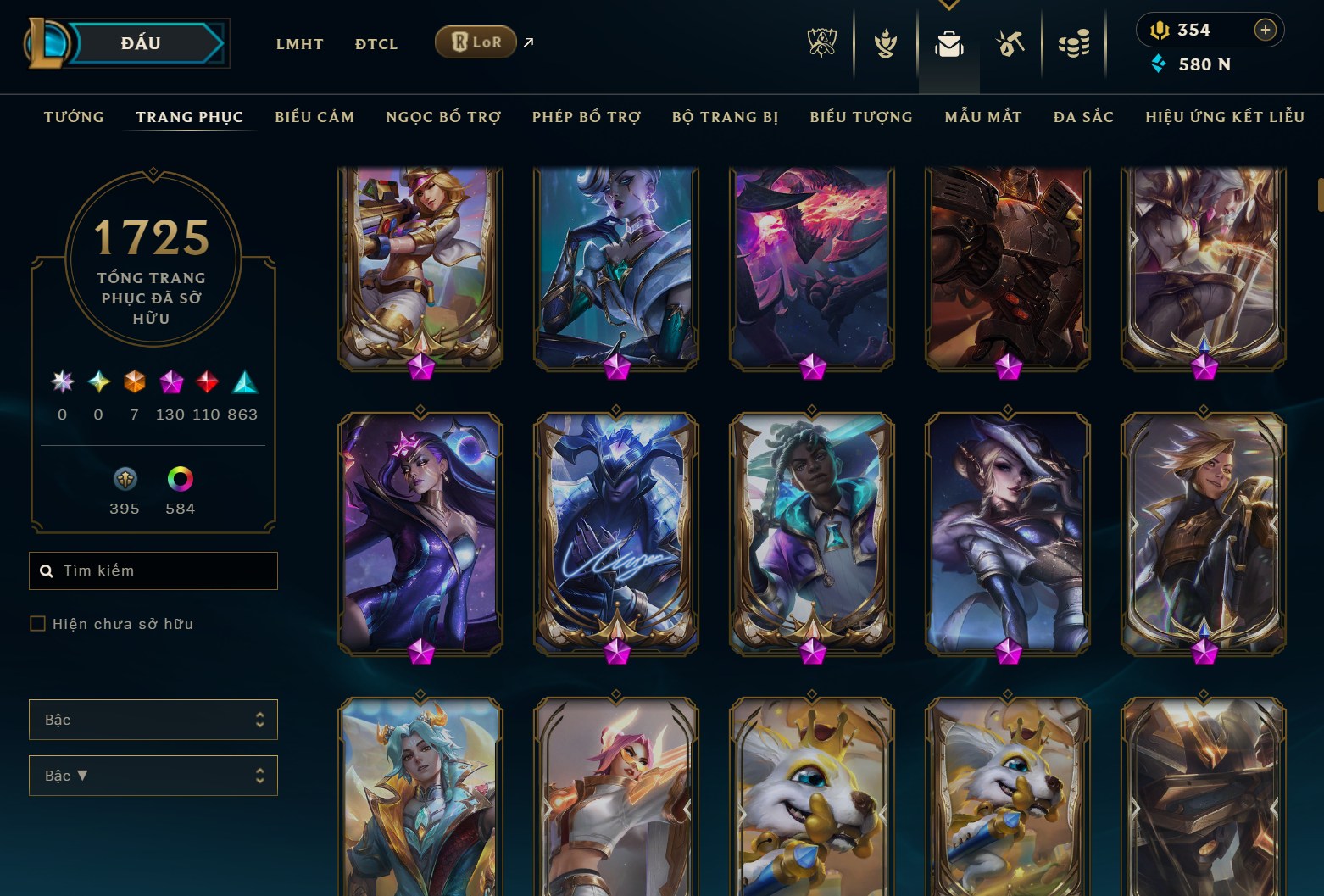Open the Loot crafting icon in the top bar
This screenshot has width=1324, height=896.
(x=1009, y=44)
